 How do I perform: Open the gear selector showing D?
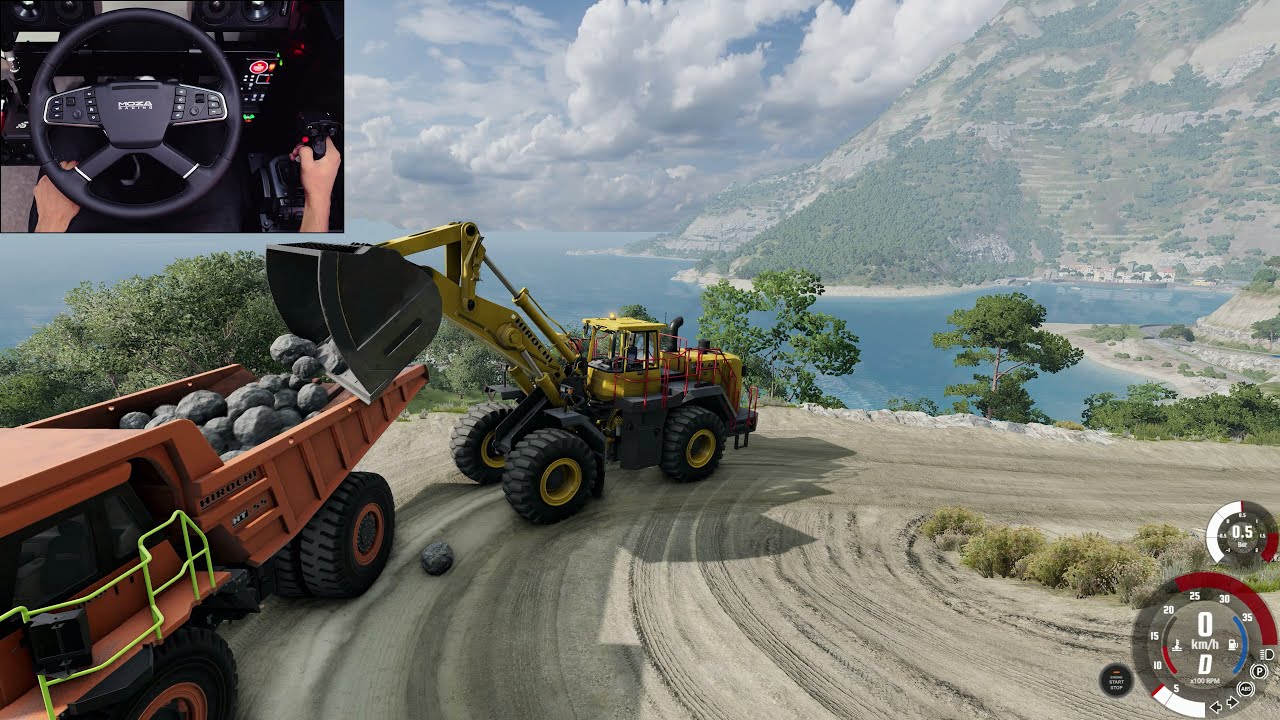1205,663
